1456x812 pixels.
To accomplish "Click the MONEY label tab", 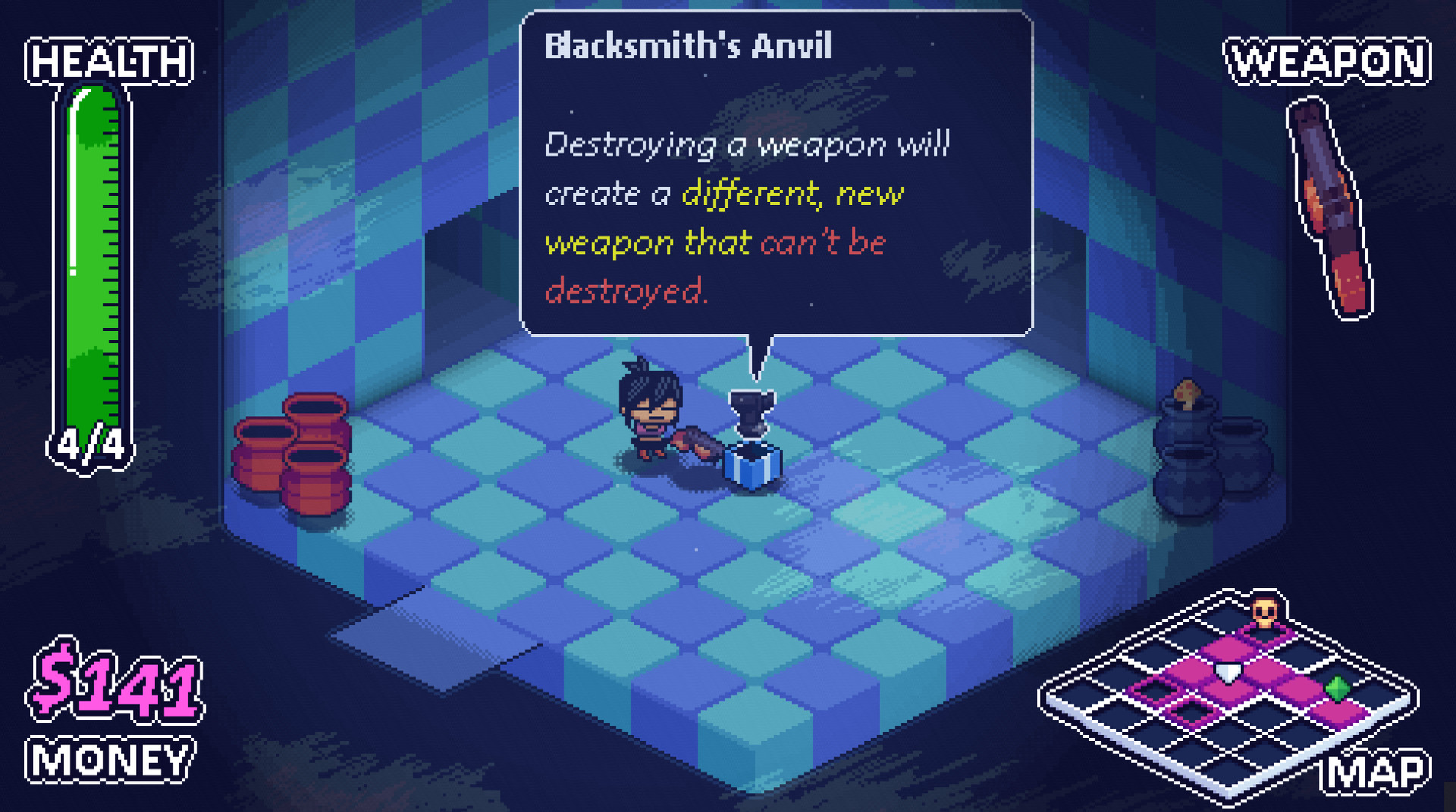I will [x=110, y=758].
